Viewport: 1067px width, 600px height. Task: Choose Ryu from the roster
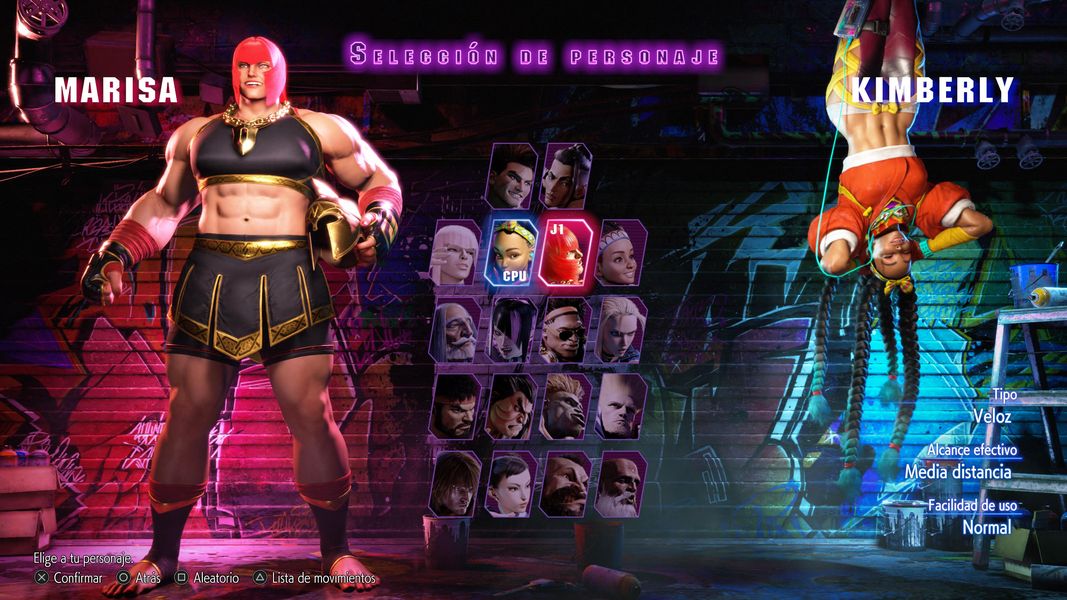456,407
